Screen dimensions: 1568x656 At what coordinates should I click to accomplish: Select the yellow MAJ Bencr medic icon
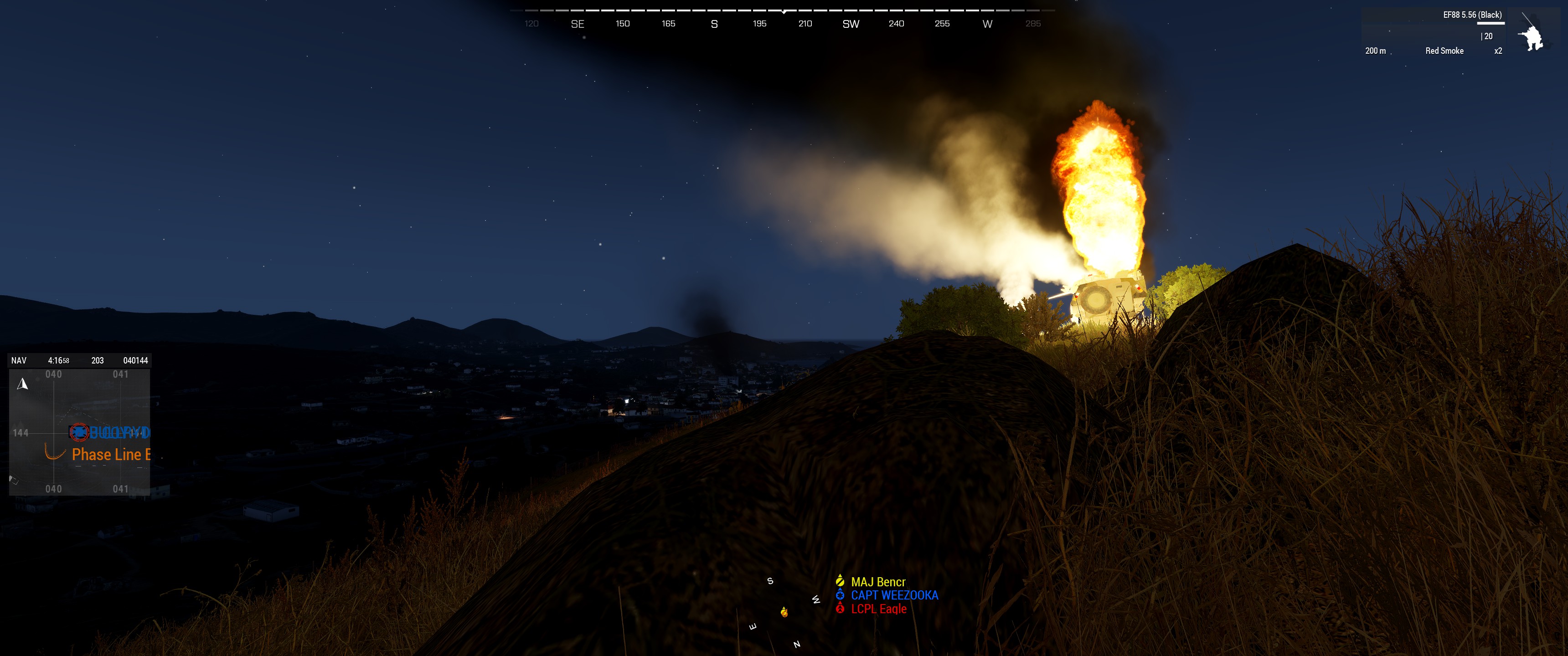[840, 581]
